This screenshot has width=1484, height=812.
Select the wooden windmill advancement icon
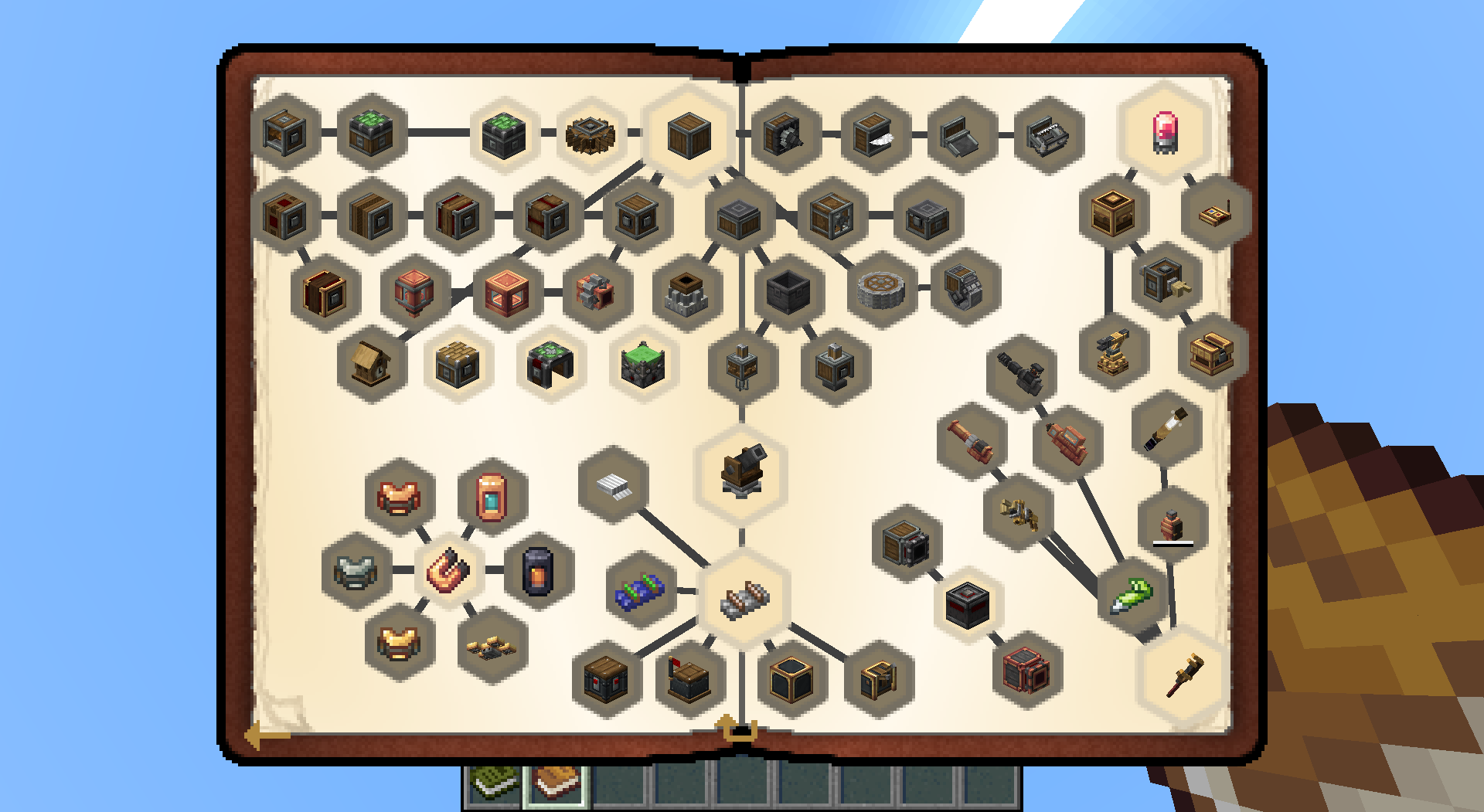tap(591, 136)
